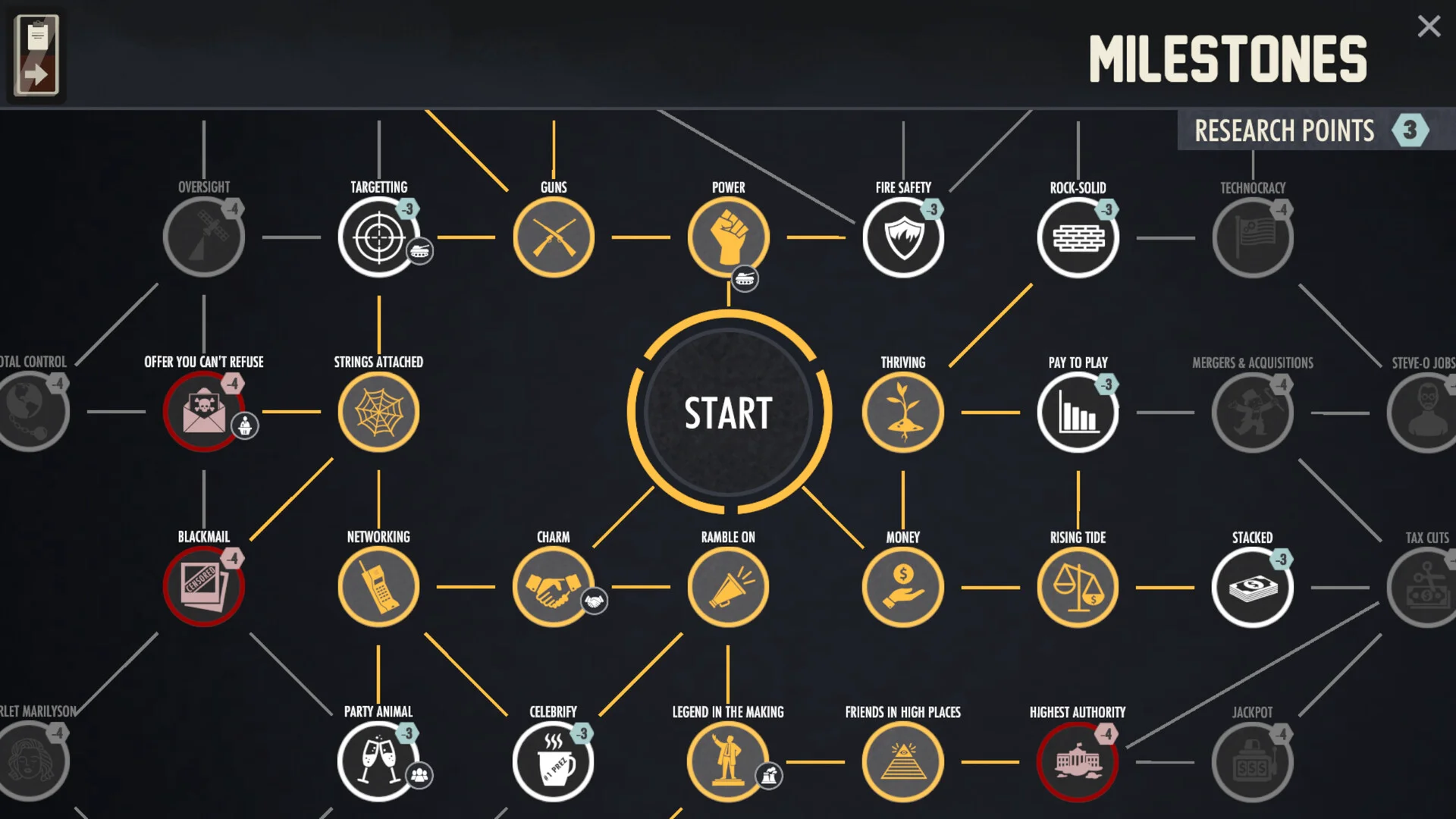
Task: Choose the Networking phone milestone
Action: point(378,587)
